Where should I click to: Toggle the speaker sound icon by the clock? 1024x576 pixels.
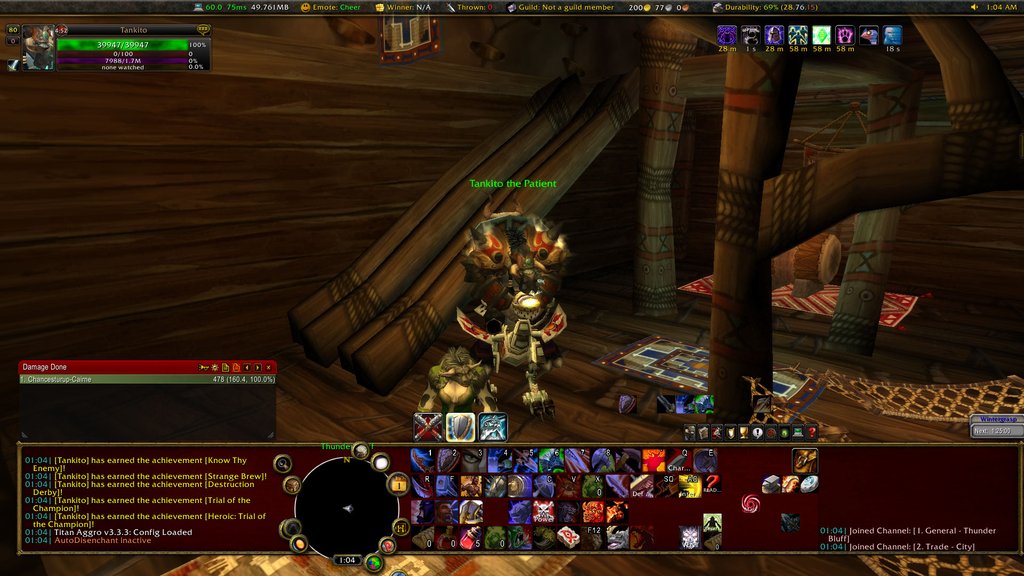tap(975, 7)
